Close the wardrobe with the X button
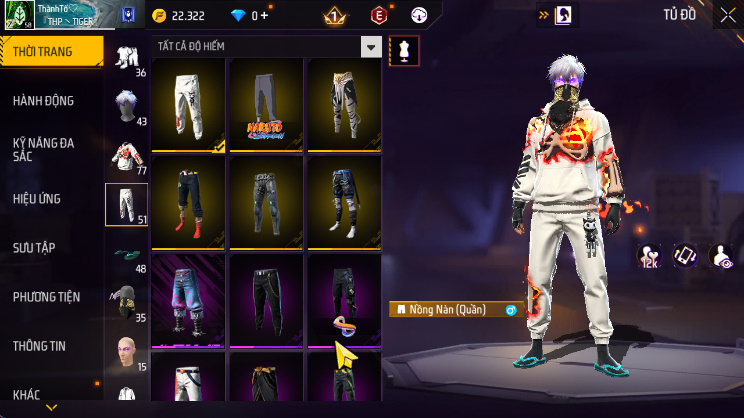 click(727, 15)
